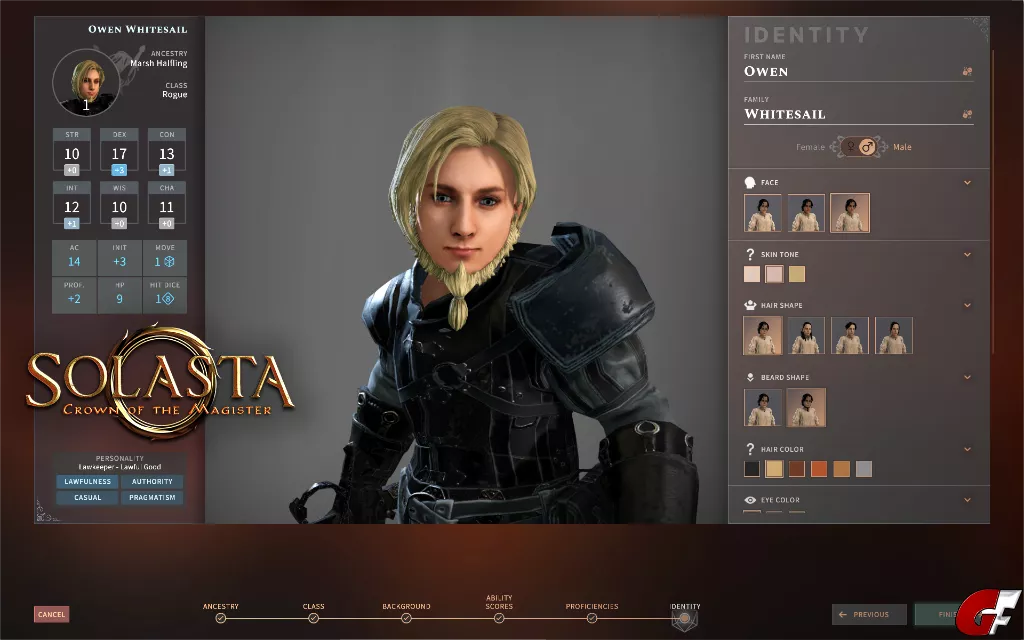Screen dimensions: 1024x640
Task: Collapse the Face section arrow
Action: click(x=967, y=183)
